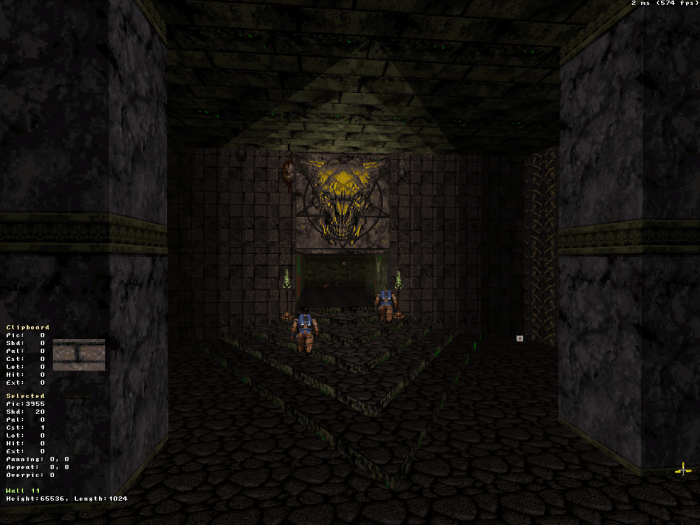Click the clipboard texture preview thumbnail

[79, 355]
